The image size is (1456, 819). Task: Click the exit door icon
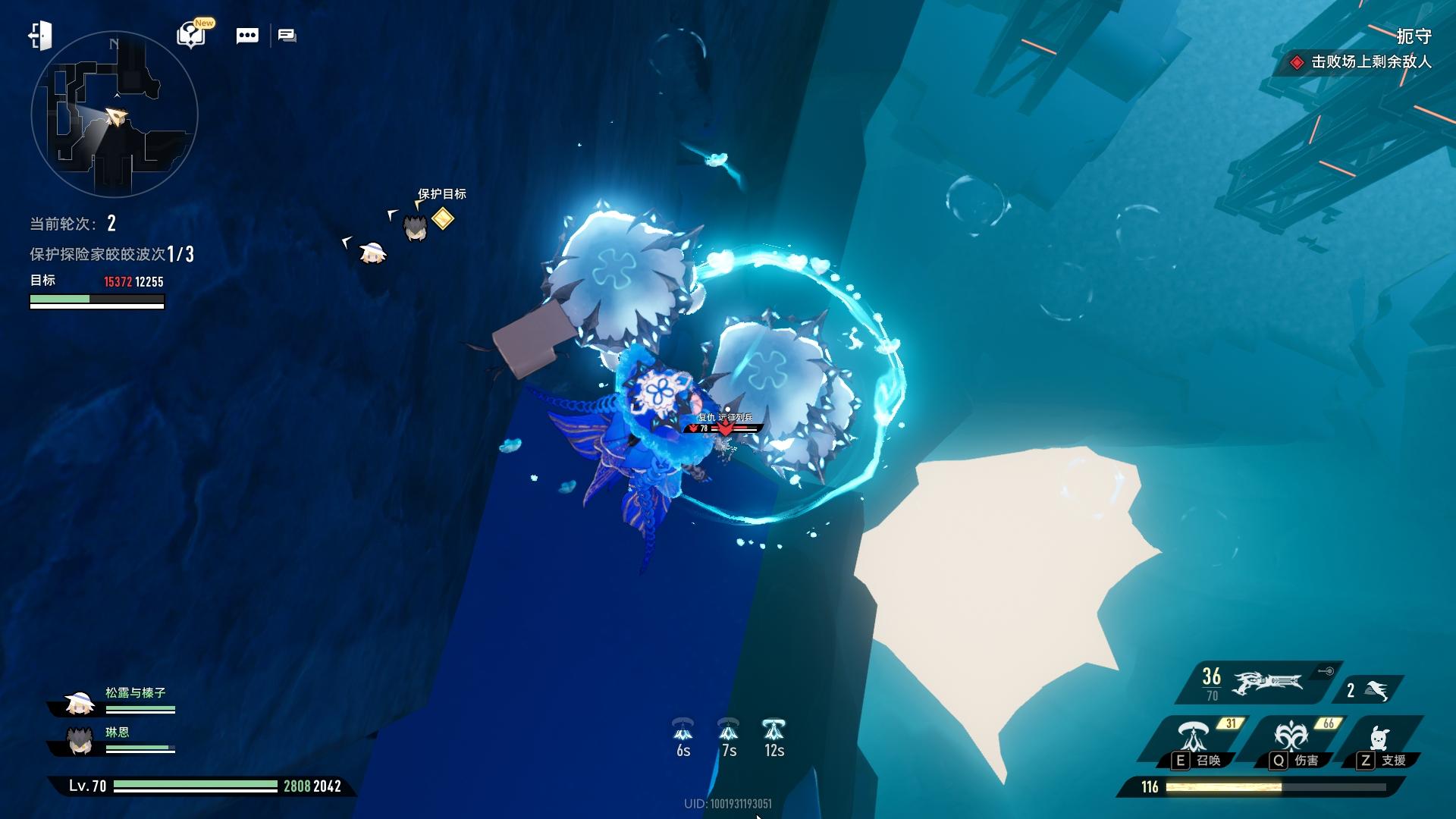(40, 36)
